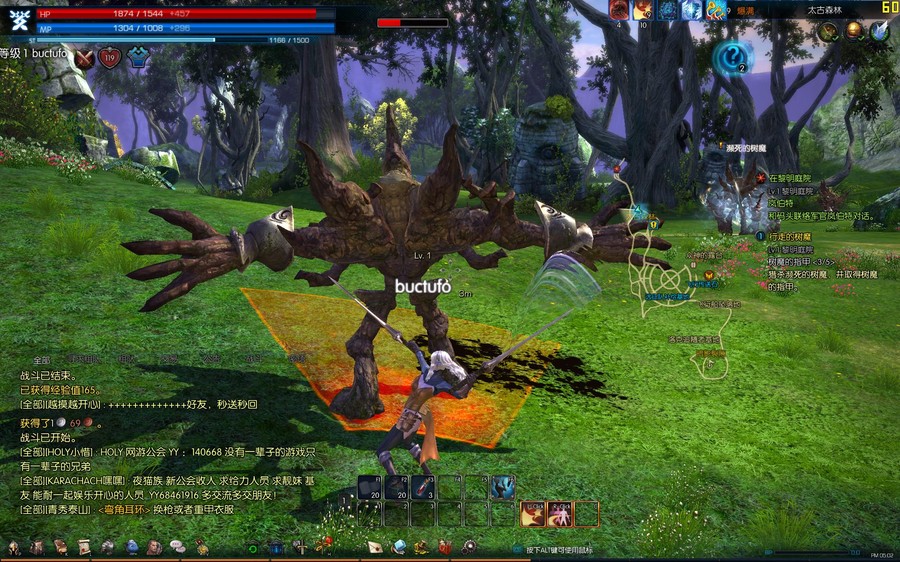The height and width of the screenshot is (562, 900).
Task: Click the red swirl buff icon
Action: [619, 10]
